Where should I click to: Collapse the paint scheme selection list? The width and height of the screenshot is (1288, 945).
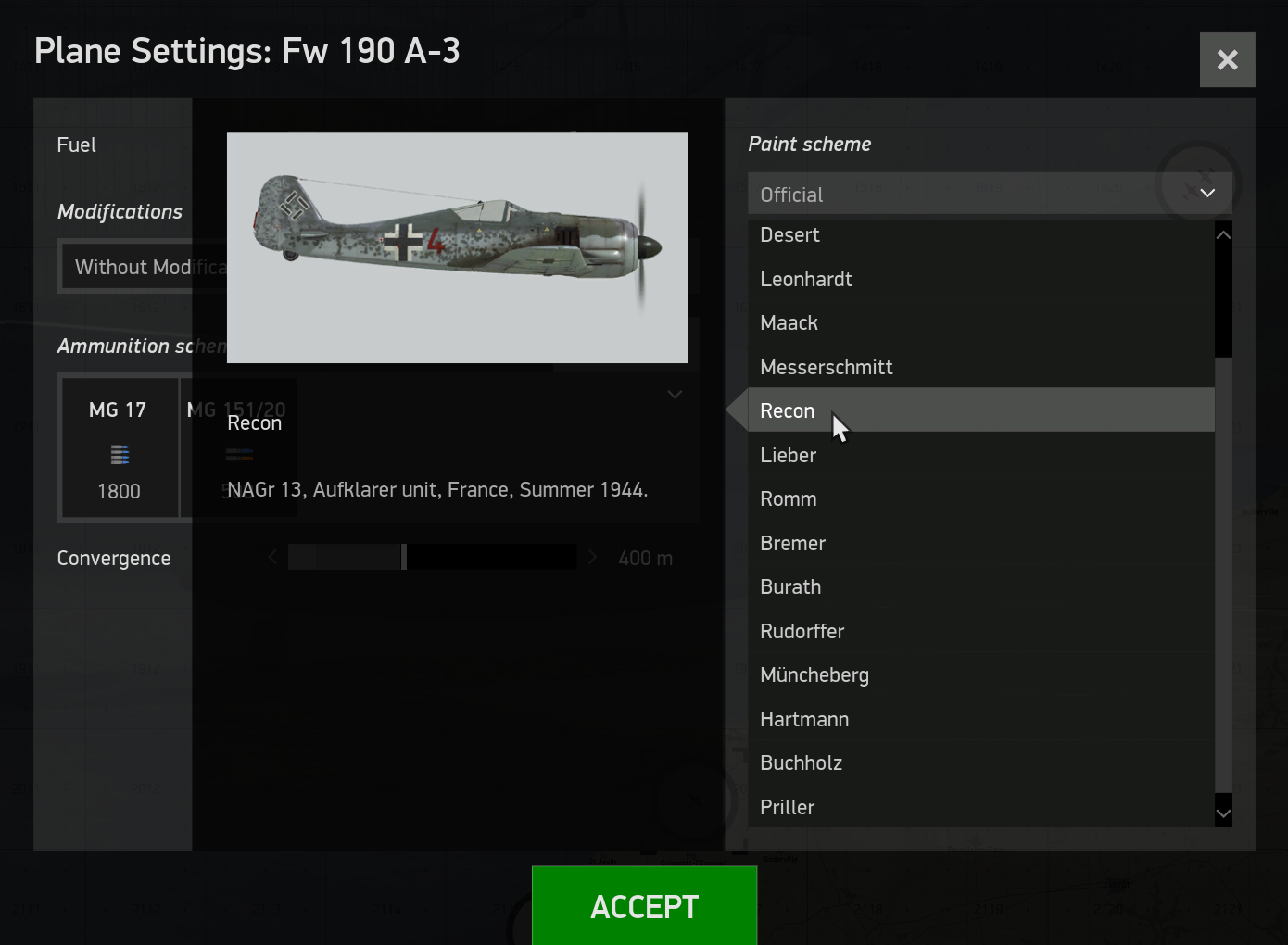(1206, 194)
